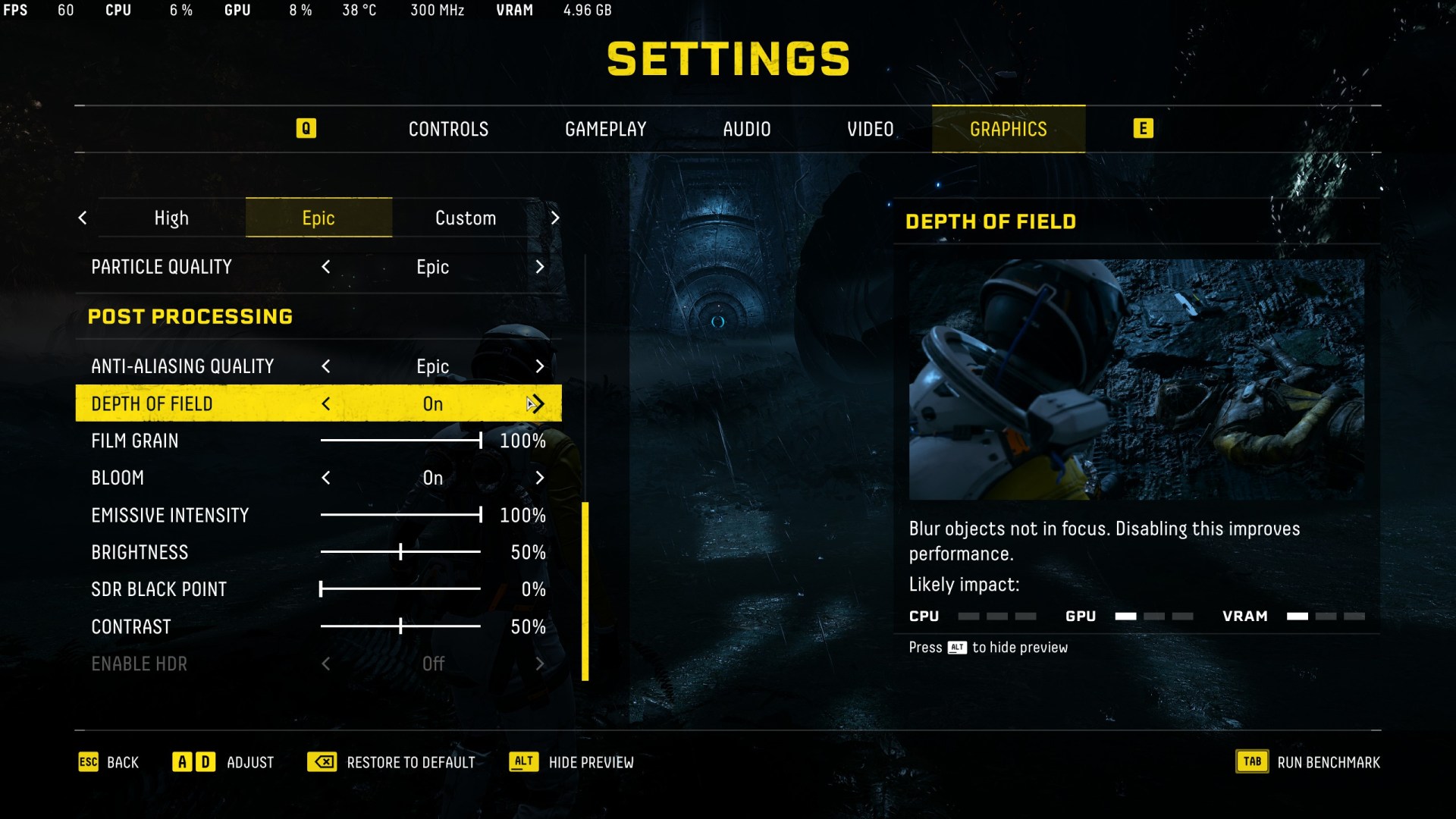Switch to the Audio tab

[x=747, y=129]
